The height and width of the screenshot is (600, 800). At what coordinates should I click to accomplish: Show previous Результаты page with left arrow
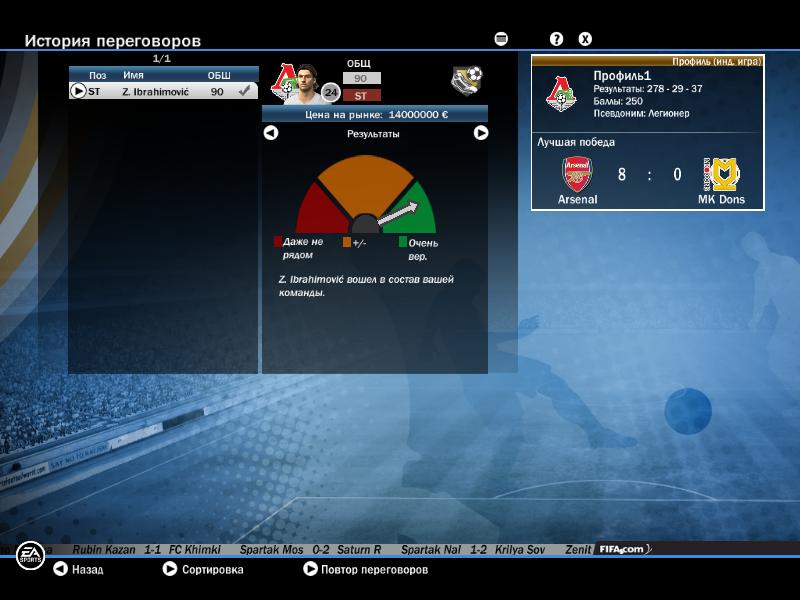[270, 133]
